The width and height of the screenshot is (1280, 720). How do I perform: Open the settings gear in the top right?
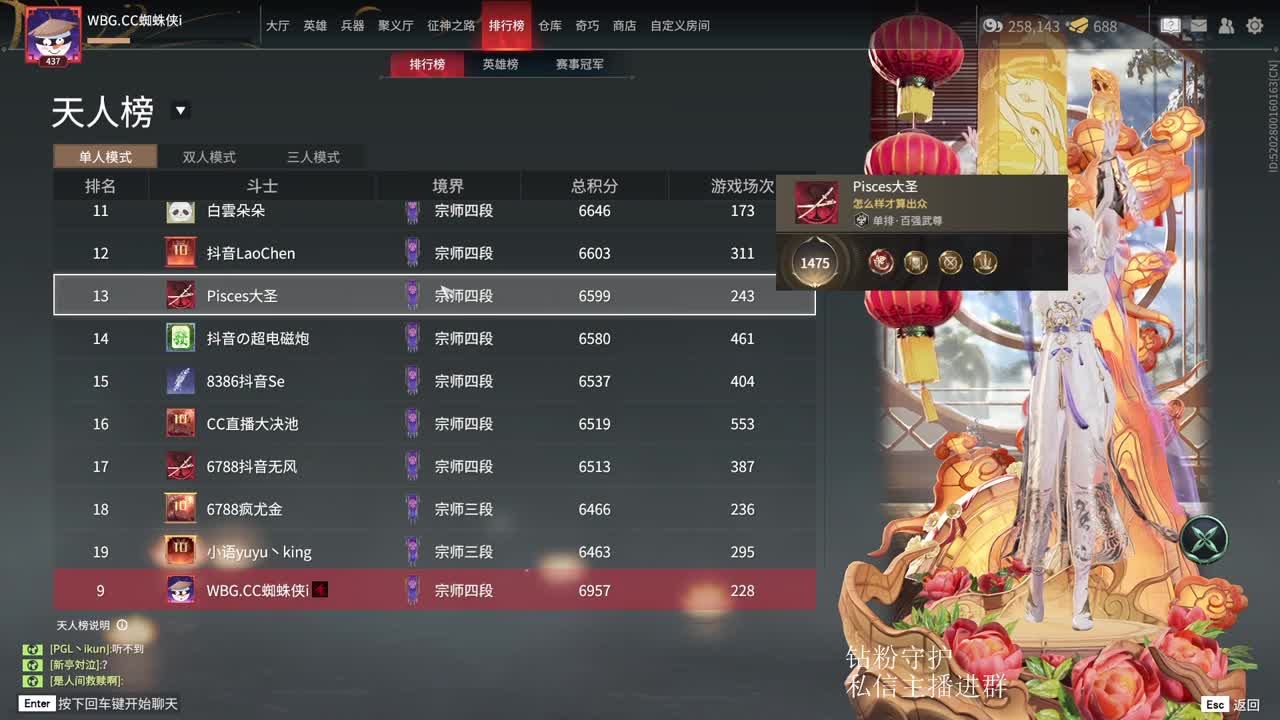pyautogui.click(x=1255, y=26)
